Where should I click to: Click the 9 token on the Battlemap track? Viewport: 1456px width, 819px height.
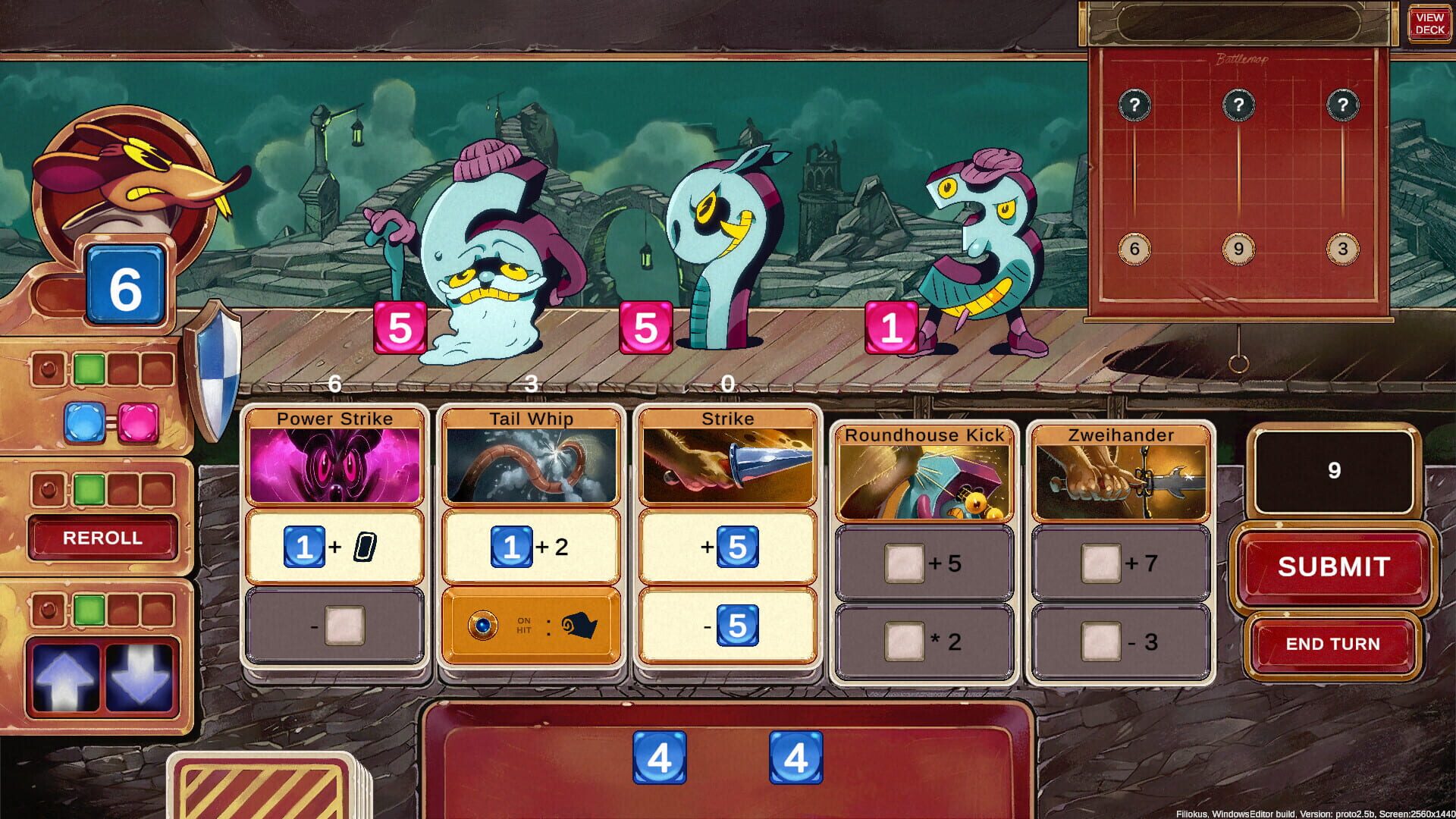pyautogui.click(x=1239, y=248)
